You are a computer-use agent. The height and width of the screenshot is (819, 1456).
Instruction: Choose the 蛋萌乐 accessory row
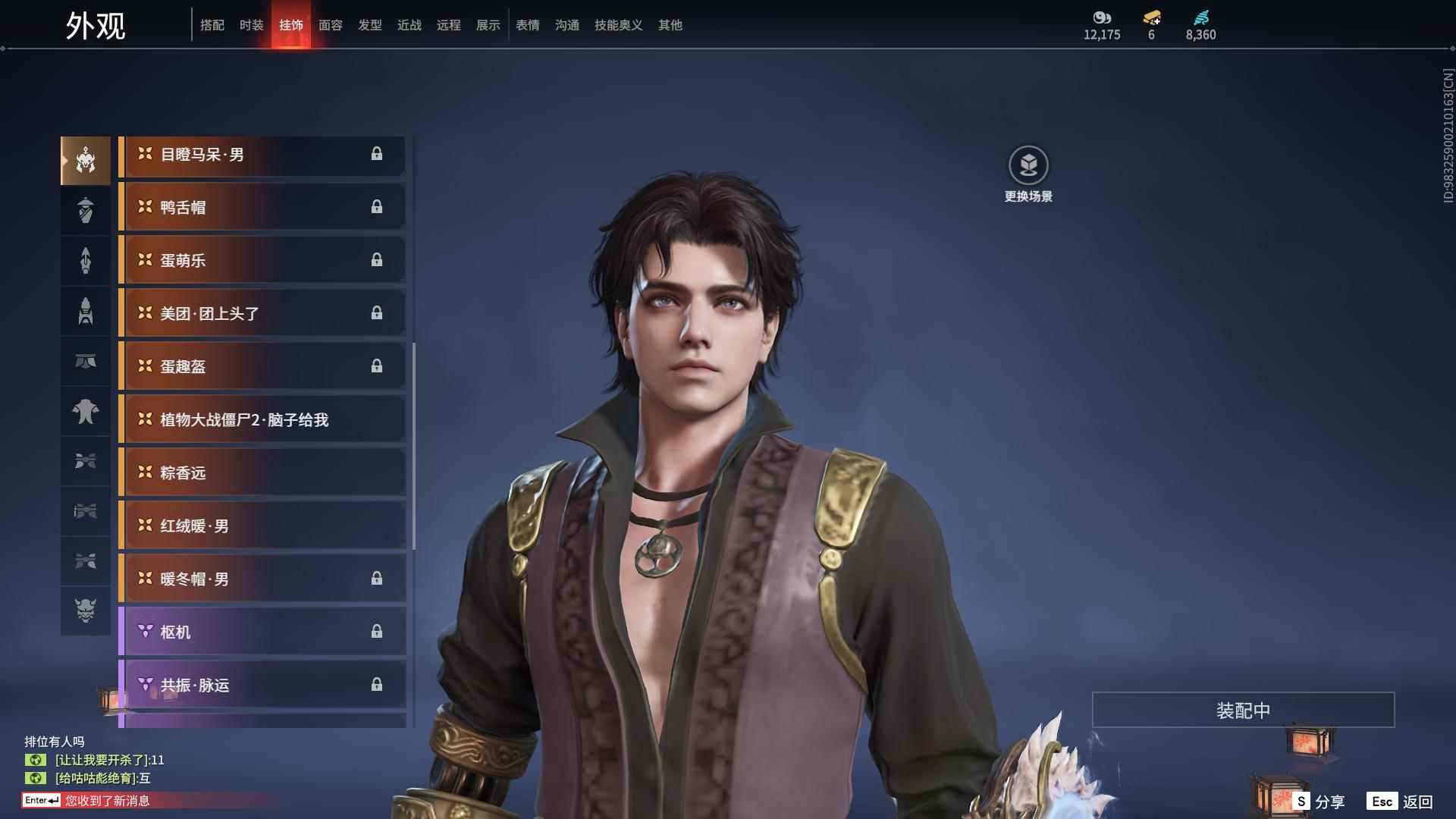pyautogui.click(x=262, y=260)
